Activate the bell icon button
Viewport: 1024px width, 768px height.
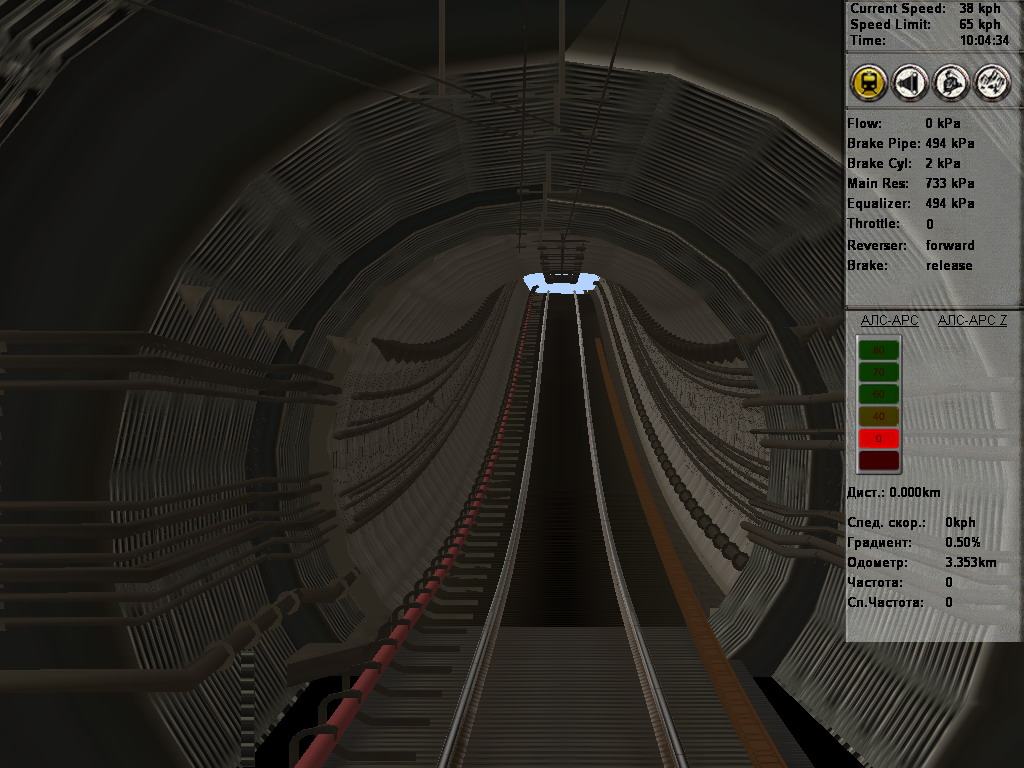pyautogui.click(x=950, y=83)
